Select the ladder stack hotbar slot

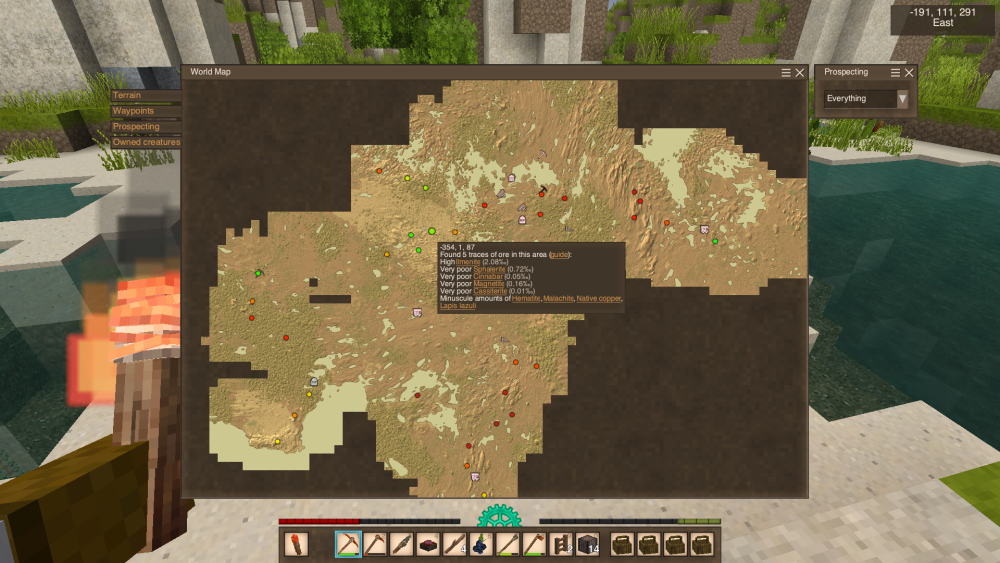(561, 546)
